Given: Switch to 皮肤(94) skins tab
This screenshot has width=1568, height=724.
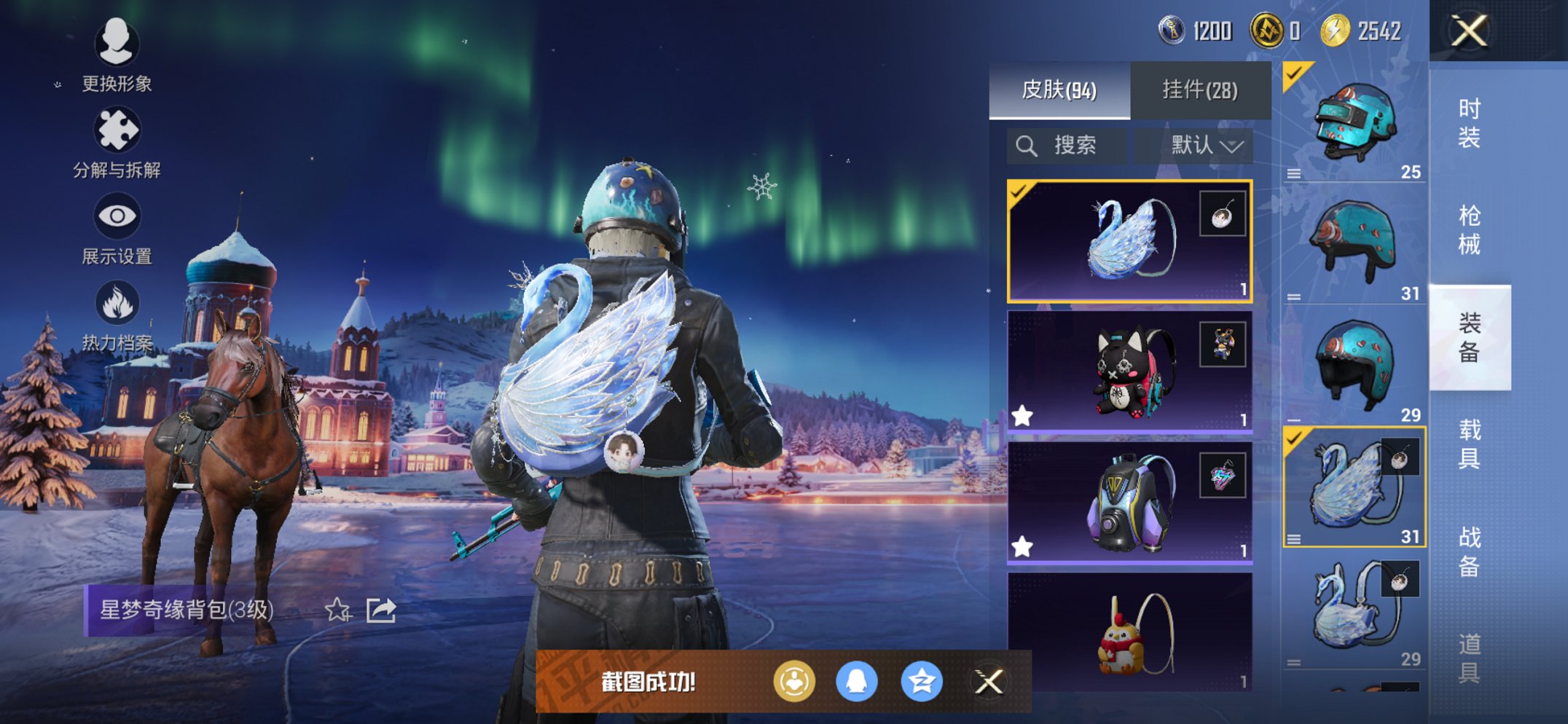Looking at the screenshot, I should point(1059,90).
